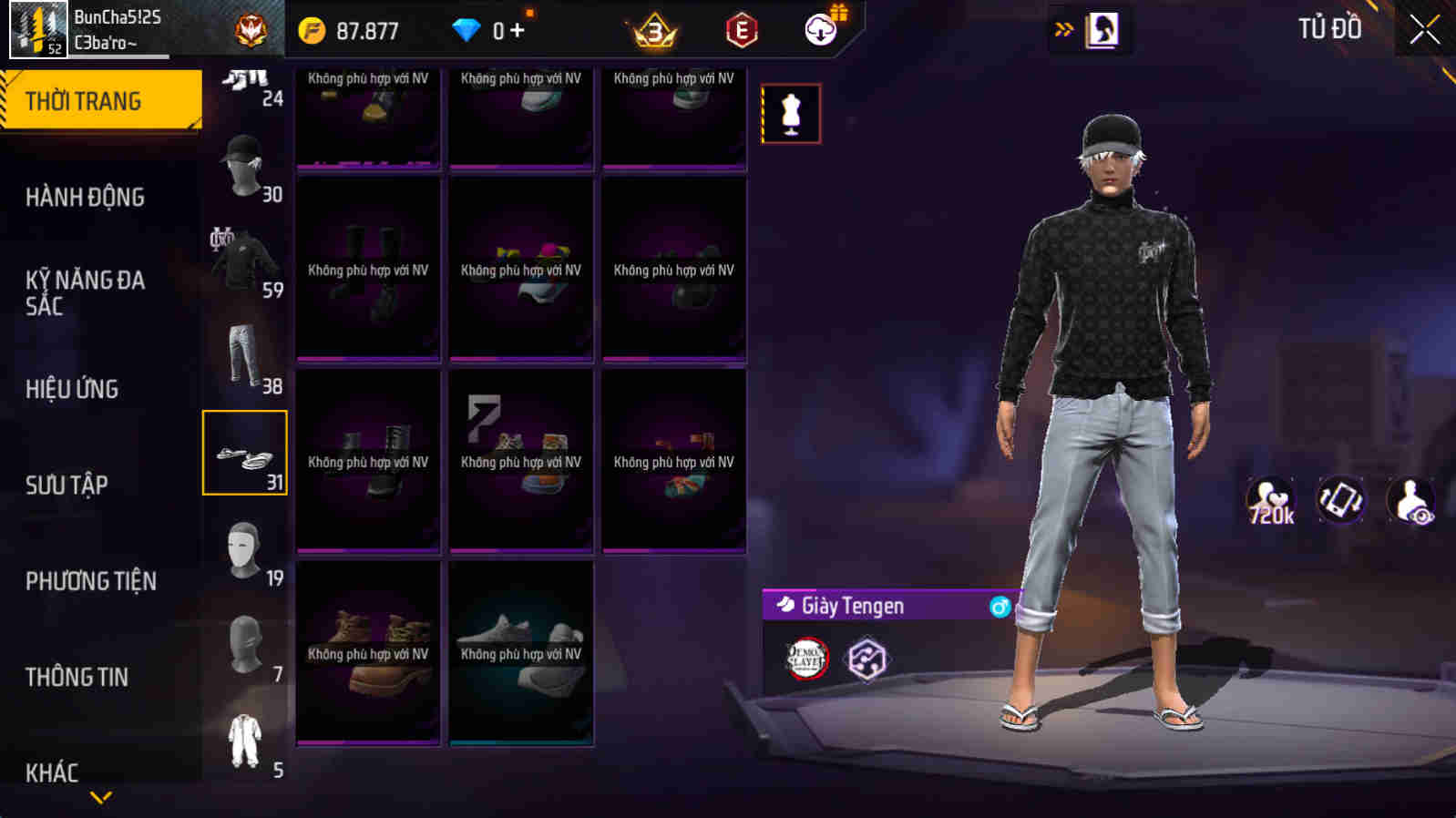Toggle the character preview eye icon
Viewport: 1456px width, 818px height.
click(x=1412, y=500)
